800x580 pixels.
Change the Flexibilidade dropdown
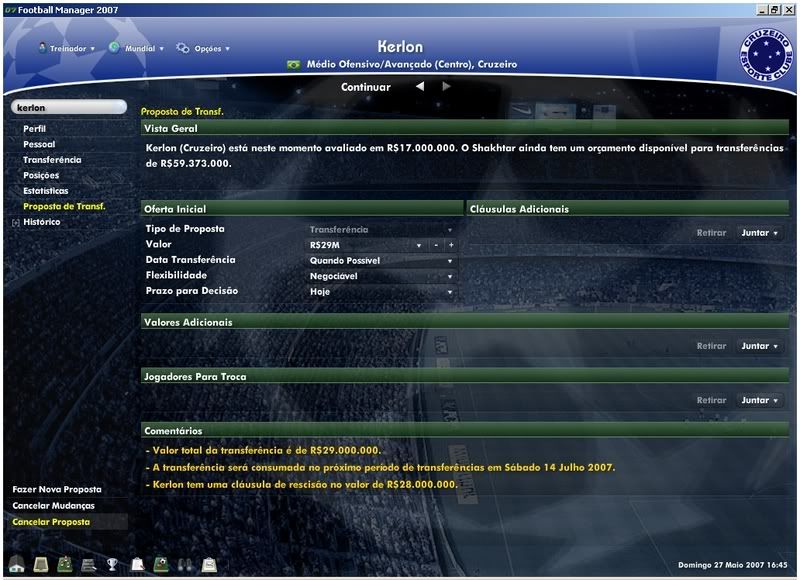381,276
